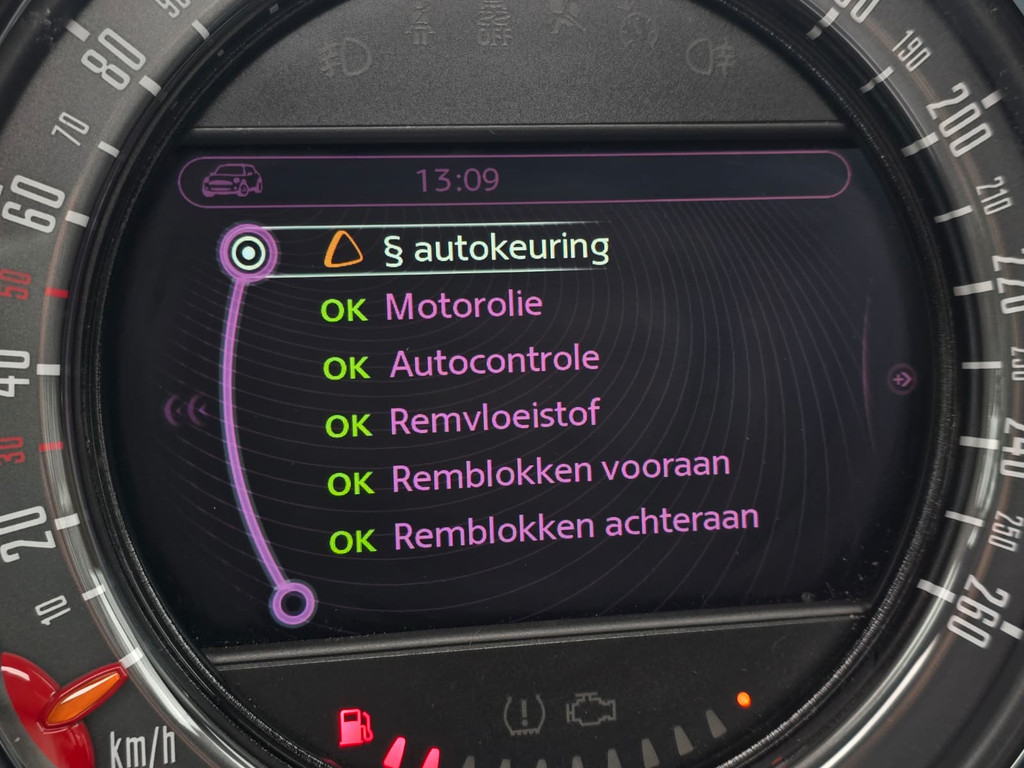
Task: Click the small right arrow icon
Action: coord(902,379)
